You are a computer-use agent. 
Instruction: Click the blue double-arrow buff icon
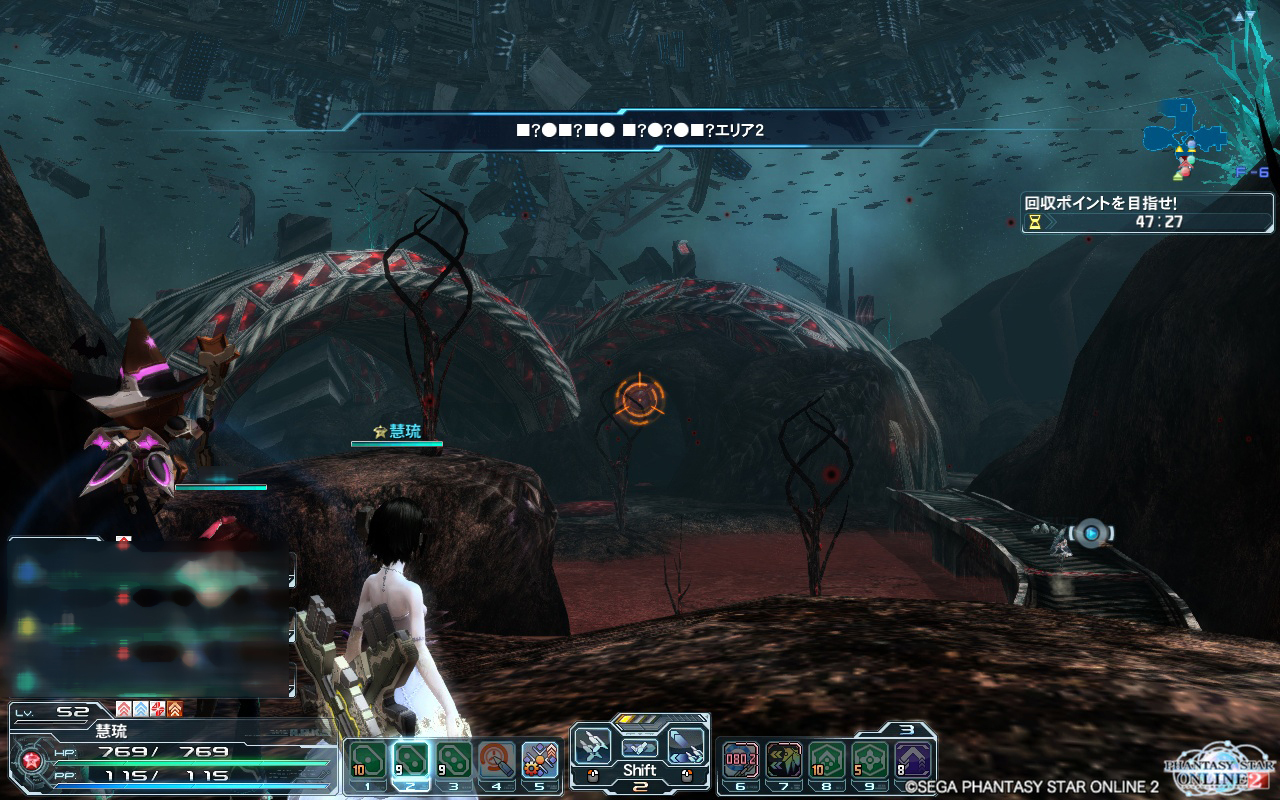point(141,709)
